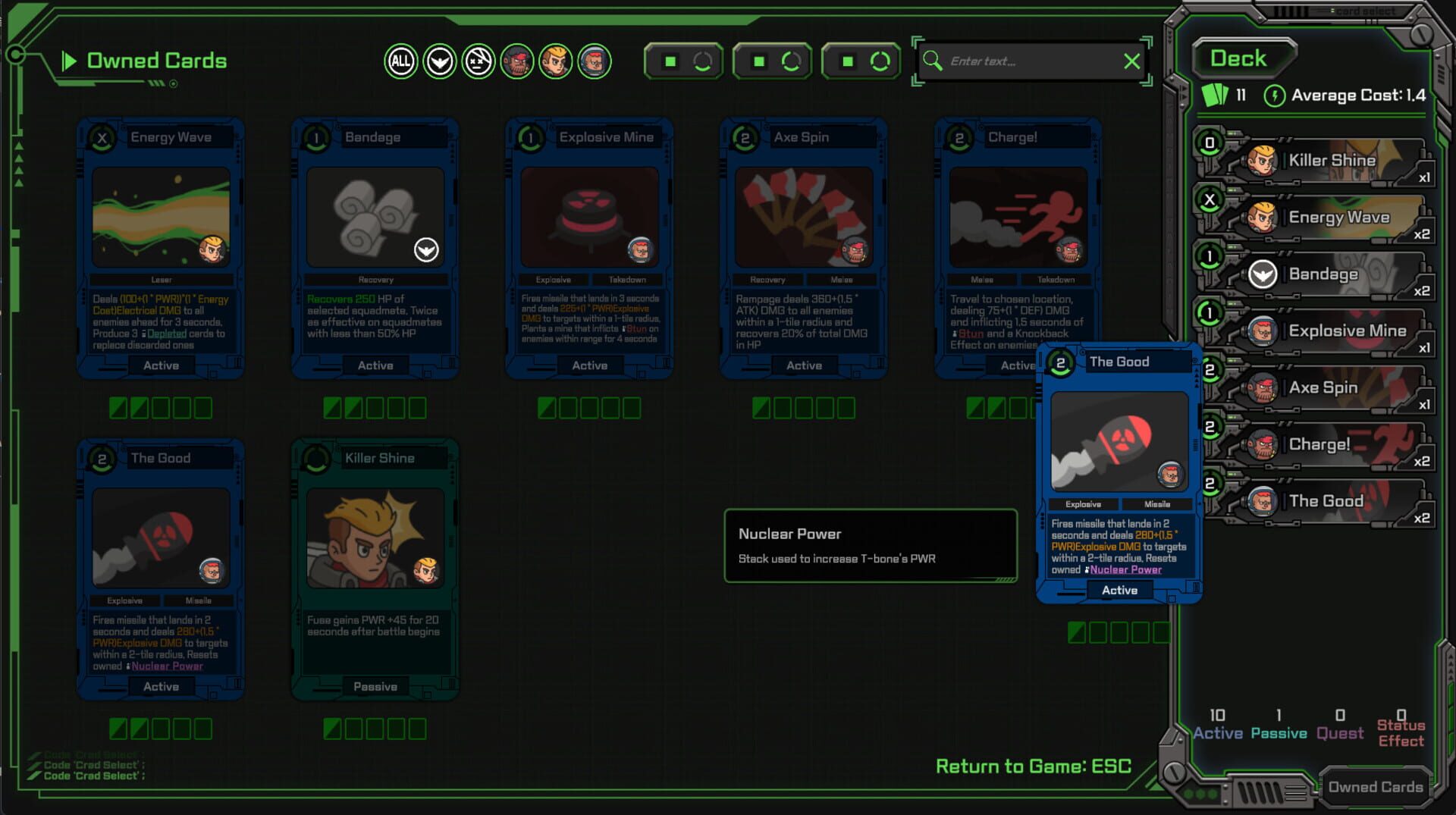Screen dimensions: 1456x815
Task: Toggle the first square sort control
Action: pos(682,61)
